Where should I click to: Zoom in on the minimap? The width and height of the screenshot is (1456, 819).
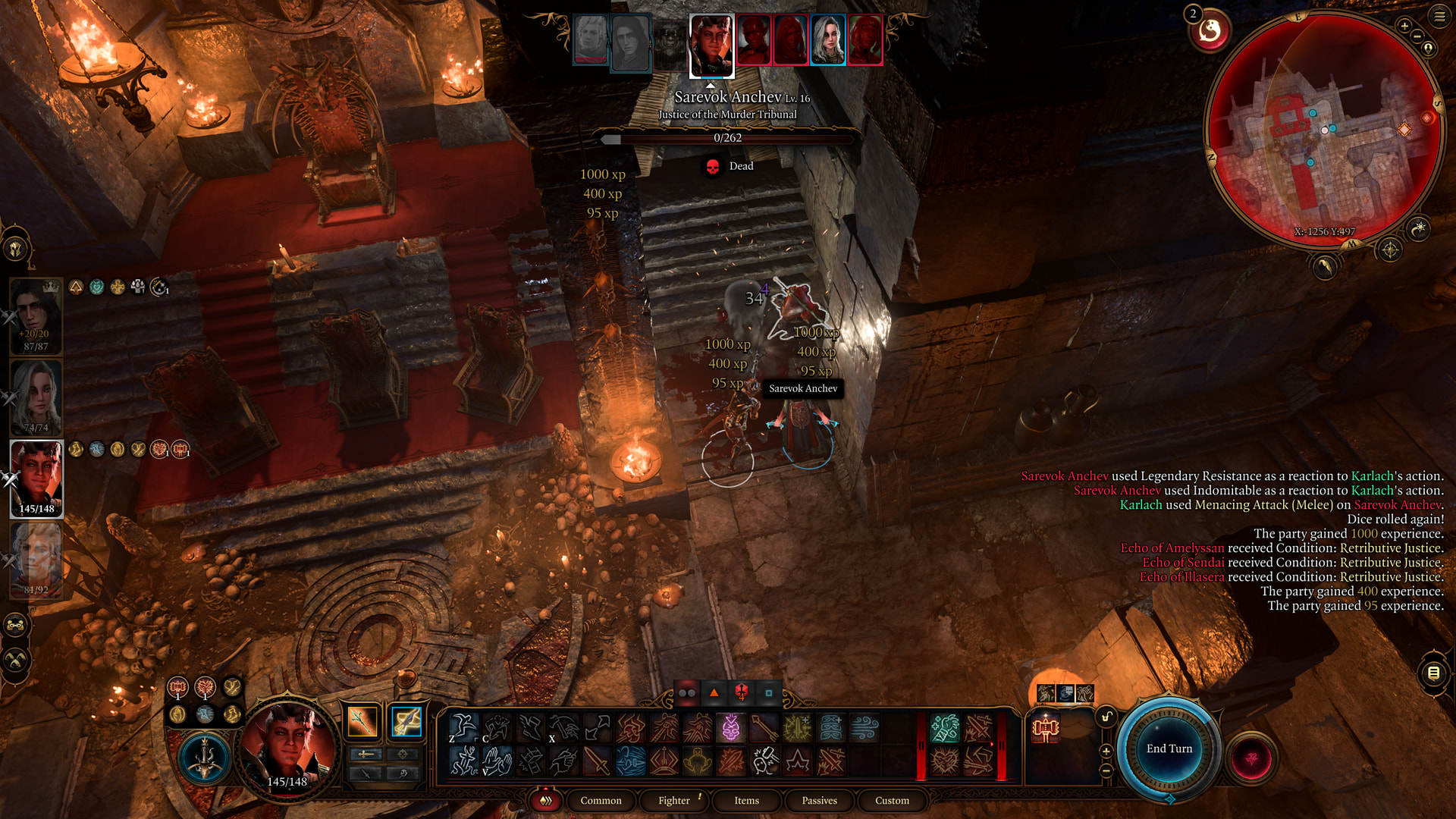click(x=1404, y=26)
